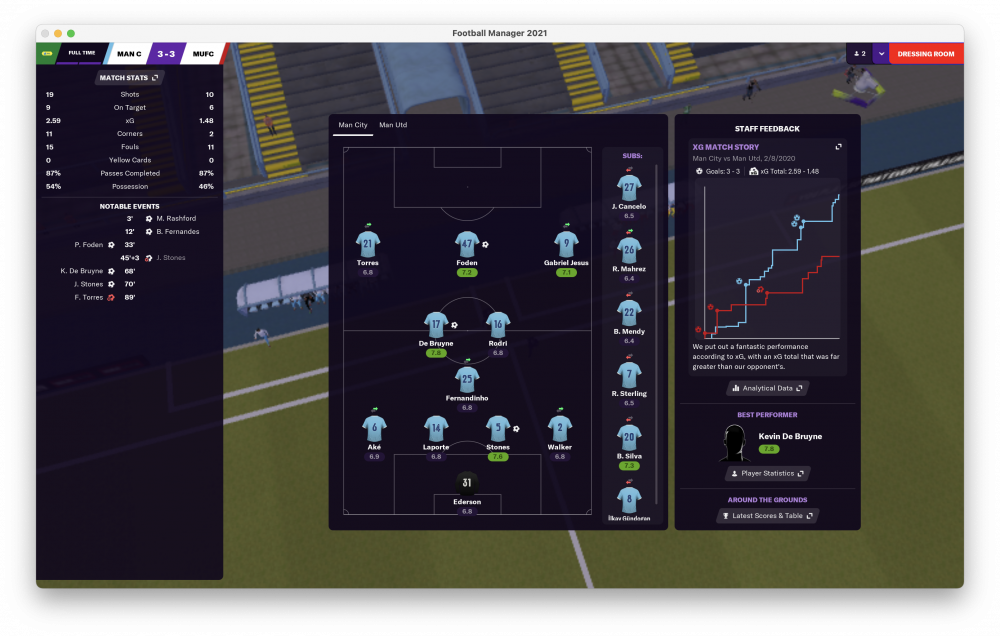Select Stones in the back line

(x=497, y=427)
